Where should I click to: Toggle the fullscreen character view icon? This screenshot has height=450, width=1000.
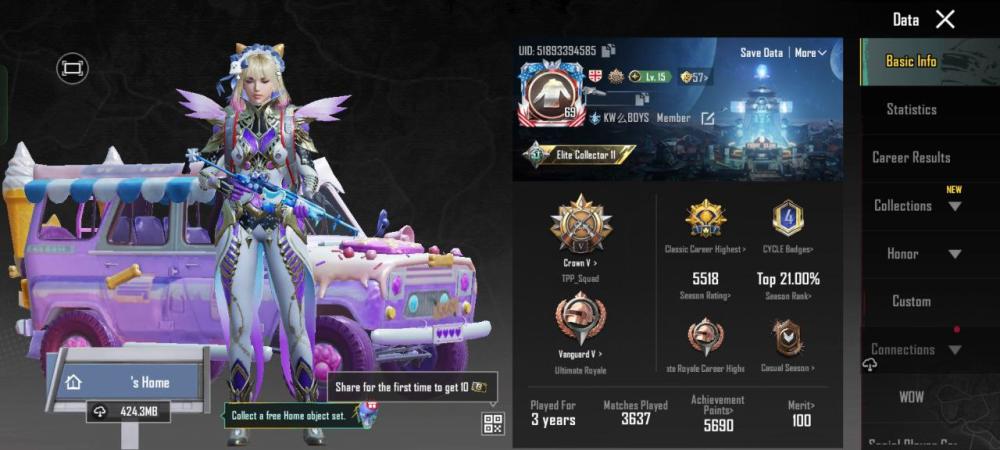(x=72, y=68)
